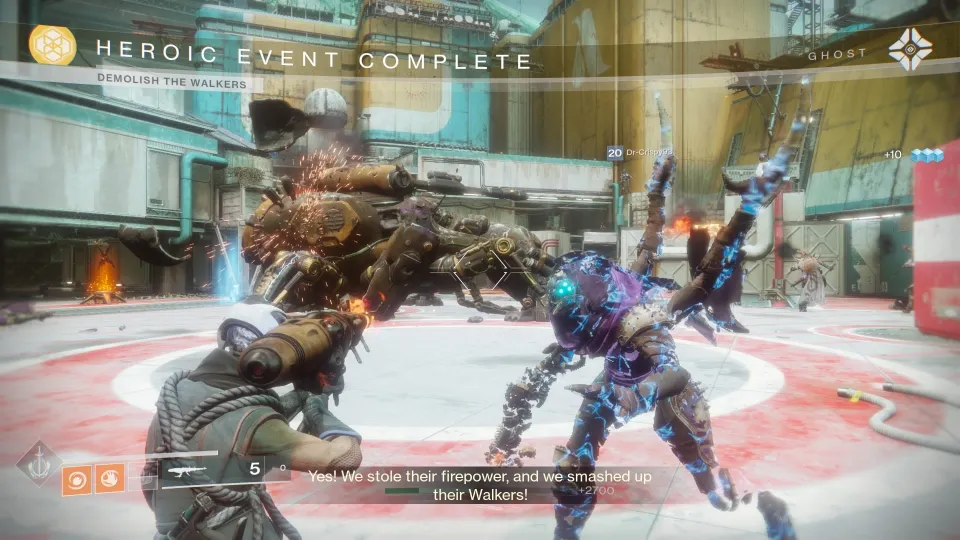Click the blue glimmer cubes icon

click(927, 155)
